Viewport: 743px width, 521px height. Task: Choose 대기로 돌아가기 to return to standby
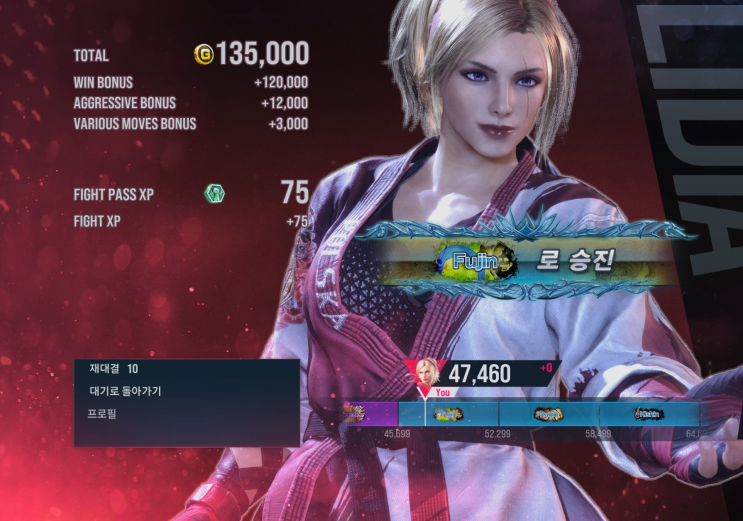click(125, 391)
